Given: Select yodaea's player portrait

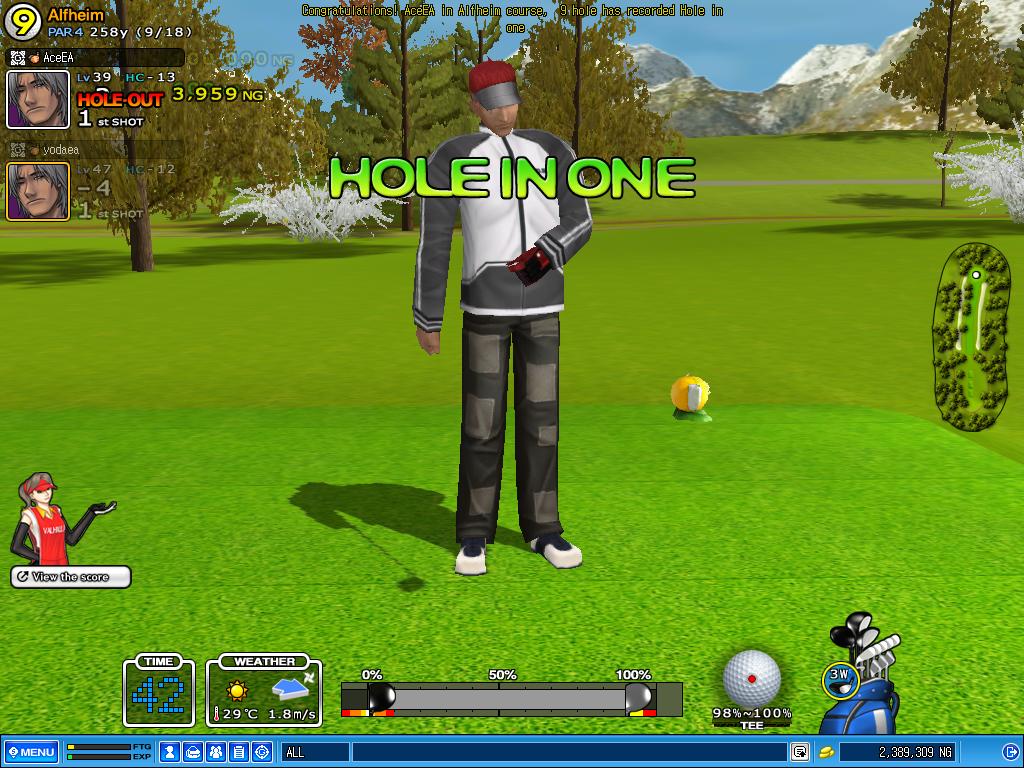Looking at the screenshot, I should click(x=38, y=191).
